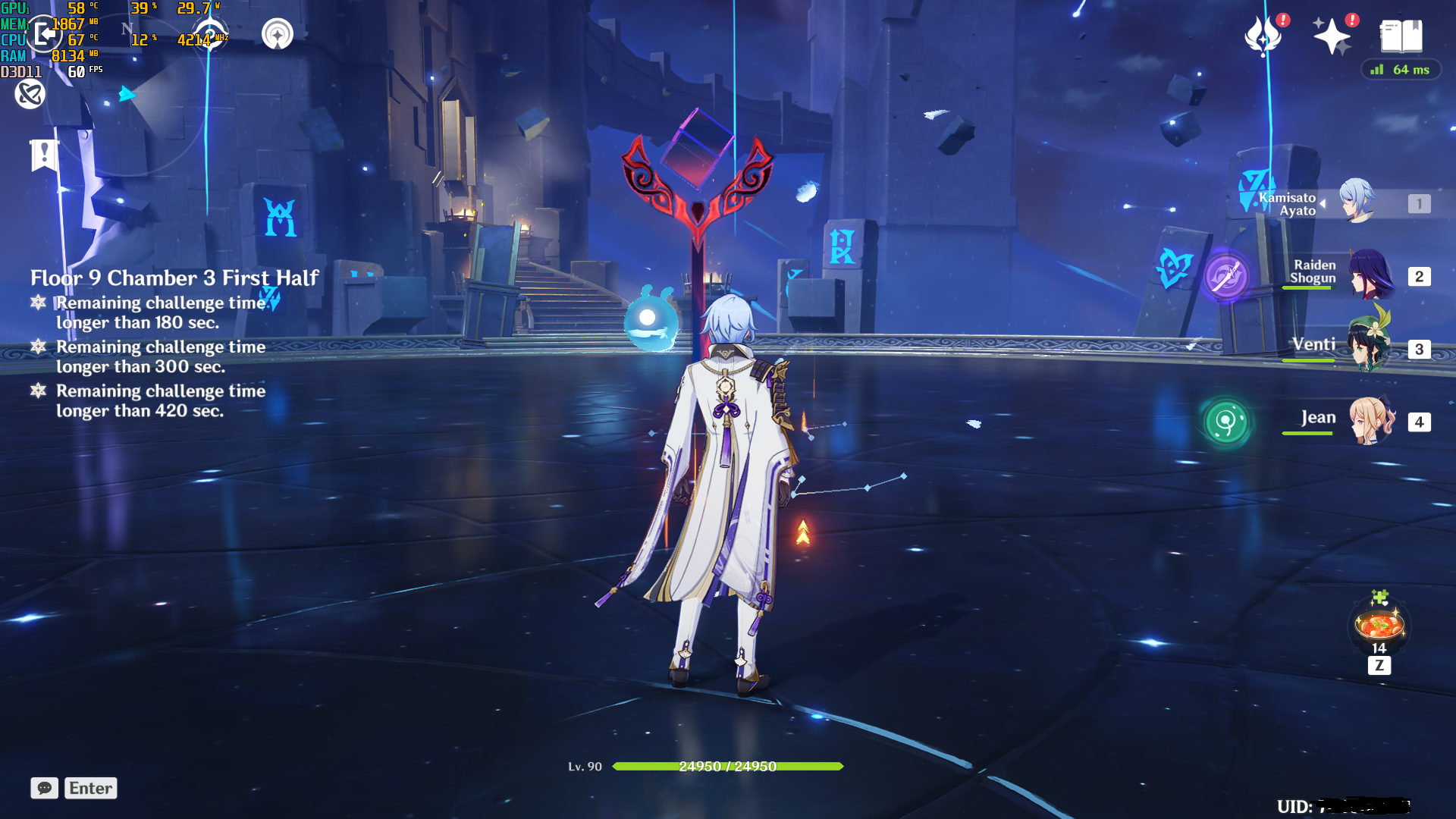Activate Jean's green Anemo Burst icon
1456x819 pixels.
click(x=1226, y=422)
